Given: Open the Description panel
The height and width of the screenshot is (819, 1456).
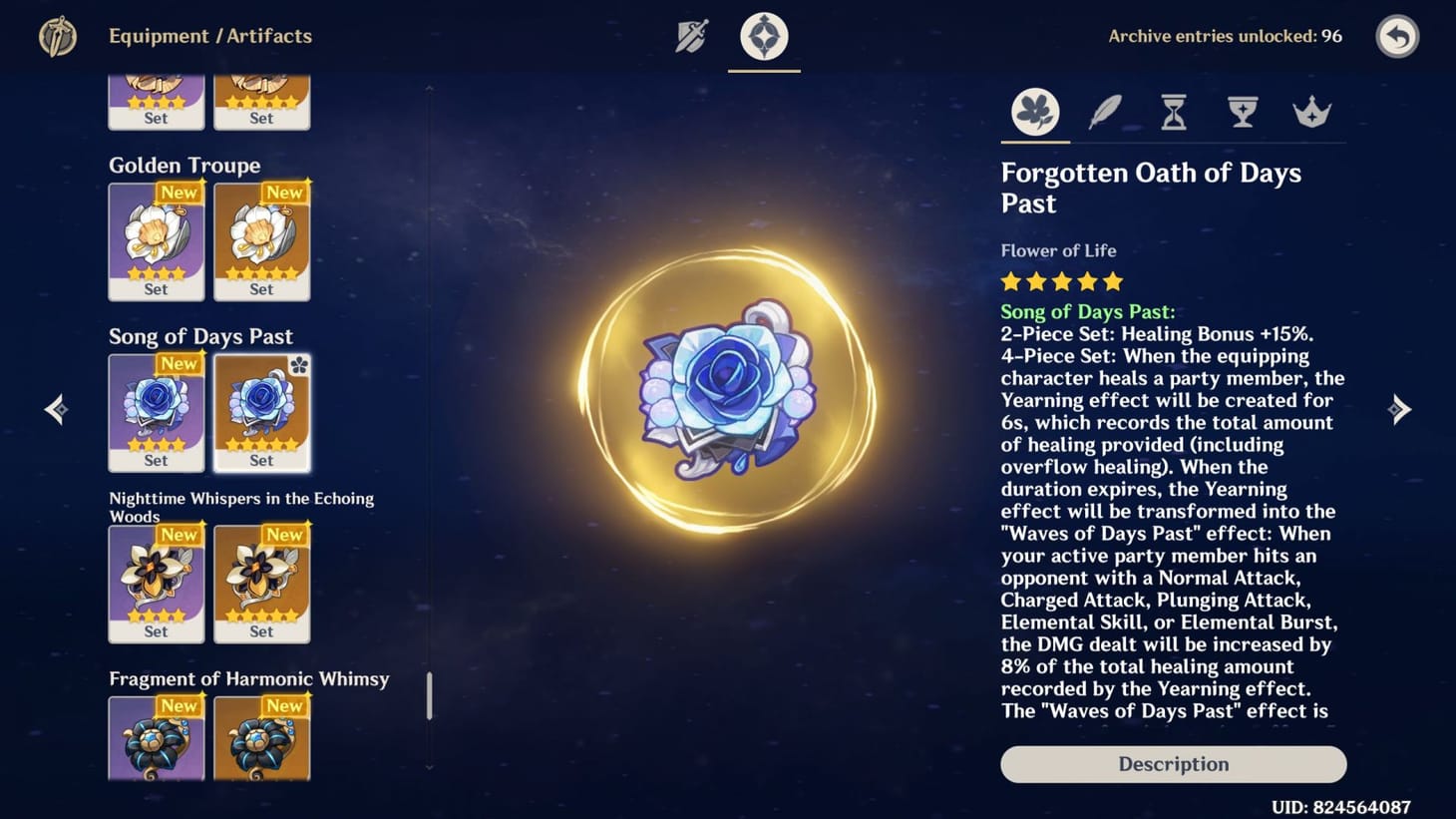Looking at the screenshot, I should [x=1173, y=764].
